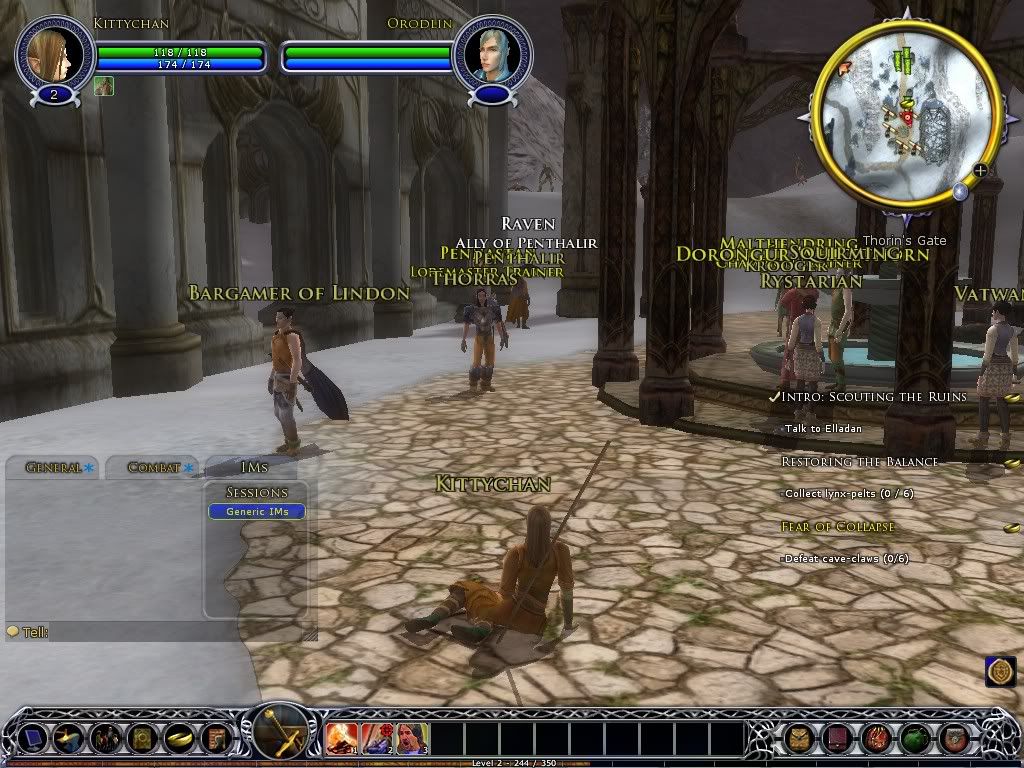Trigger the shouting man skill in quickslot 3
Viewport: 1024px width, 768px height.
[412, 738]
